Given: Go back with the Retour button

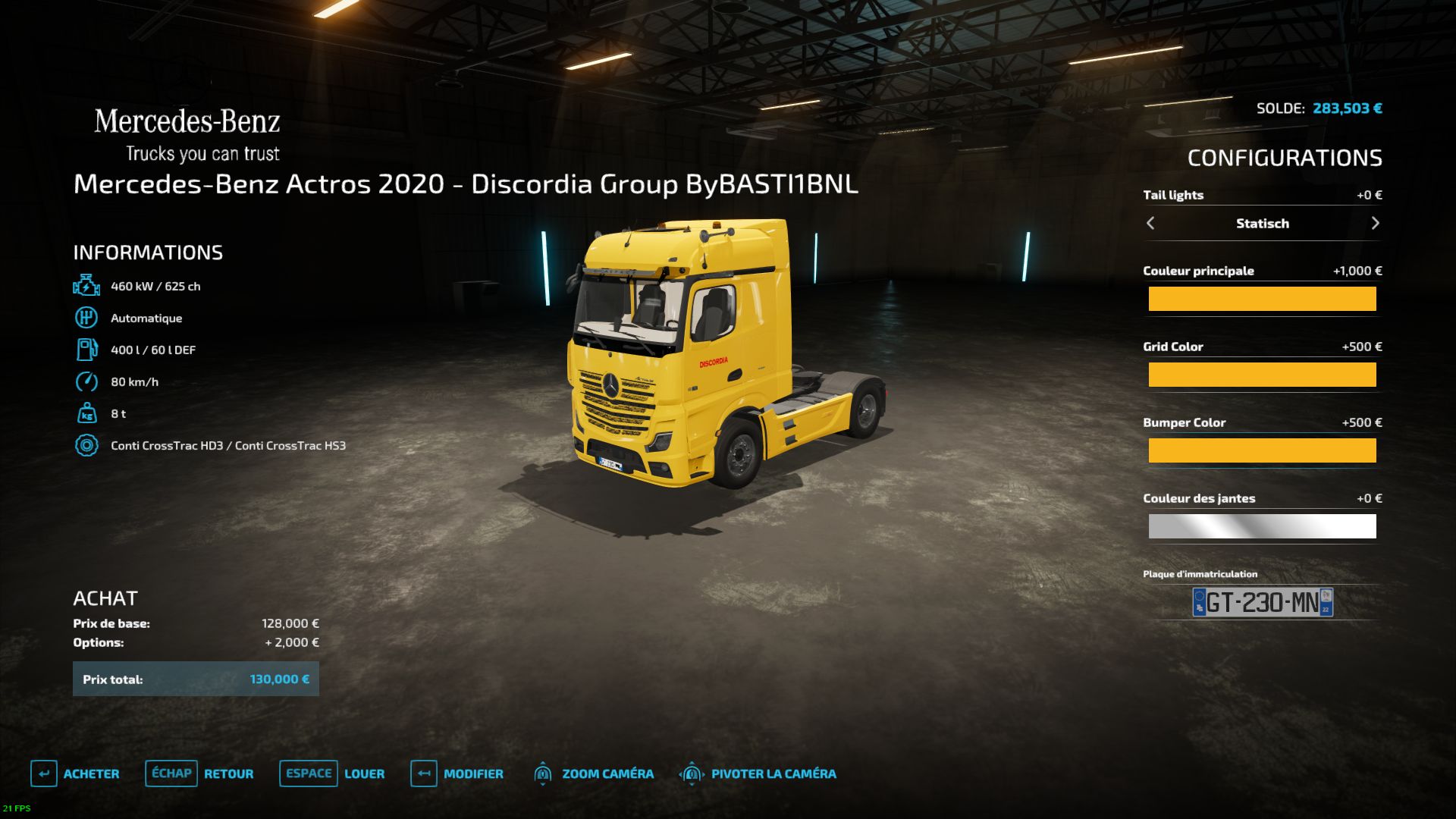Looking at the screenshot, I should click(199, 773).
